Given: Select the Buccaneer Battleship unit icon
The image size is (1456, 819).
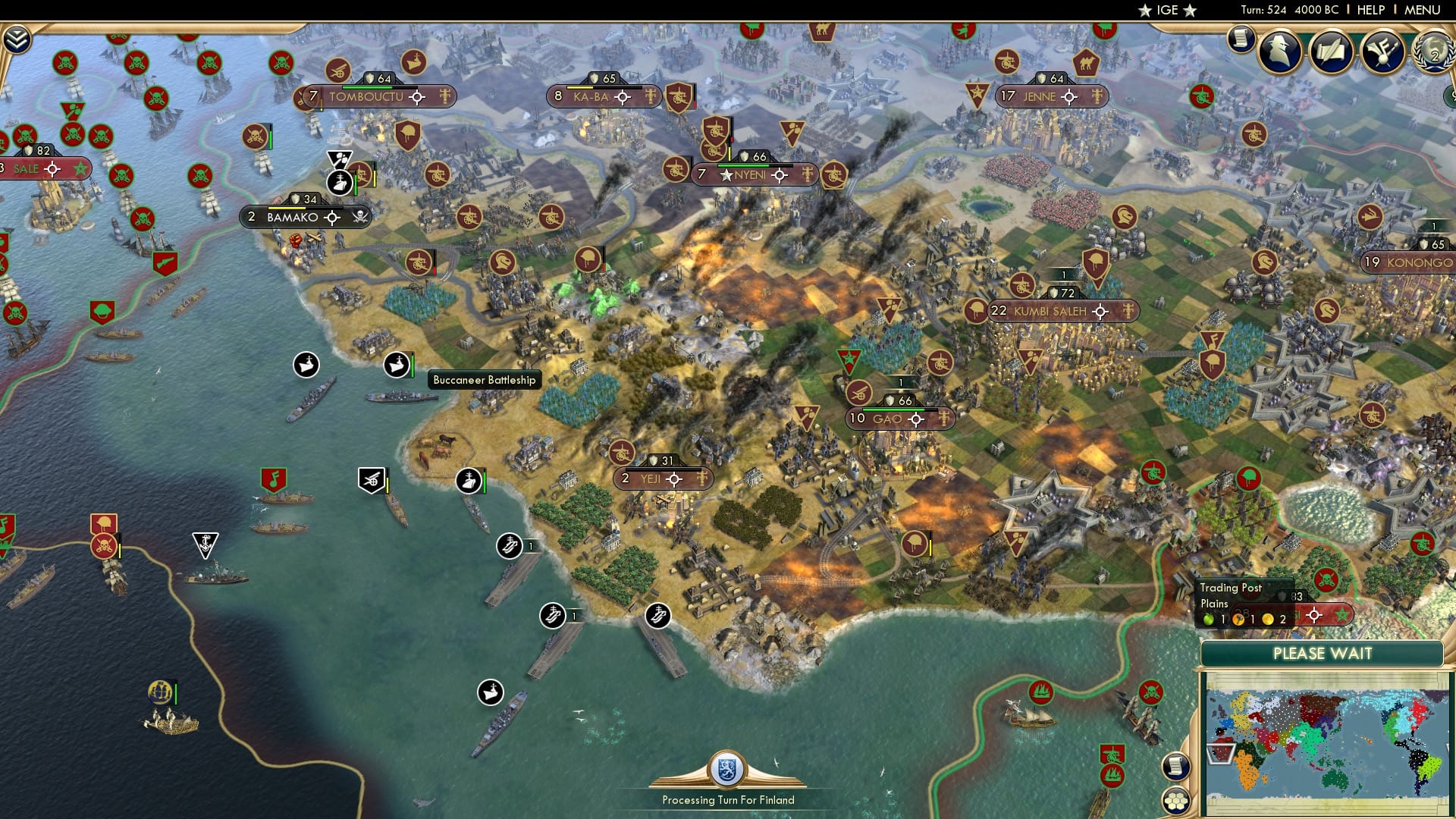Looking at the screenshot, I should [x=398, y=366].
